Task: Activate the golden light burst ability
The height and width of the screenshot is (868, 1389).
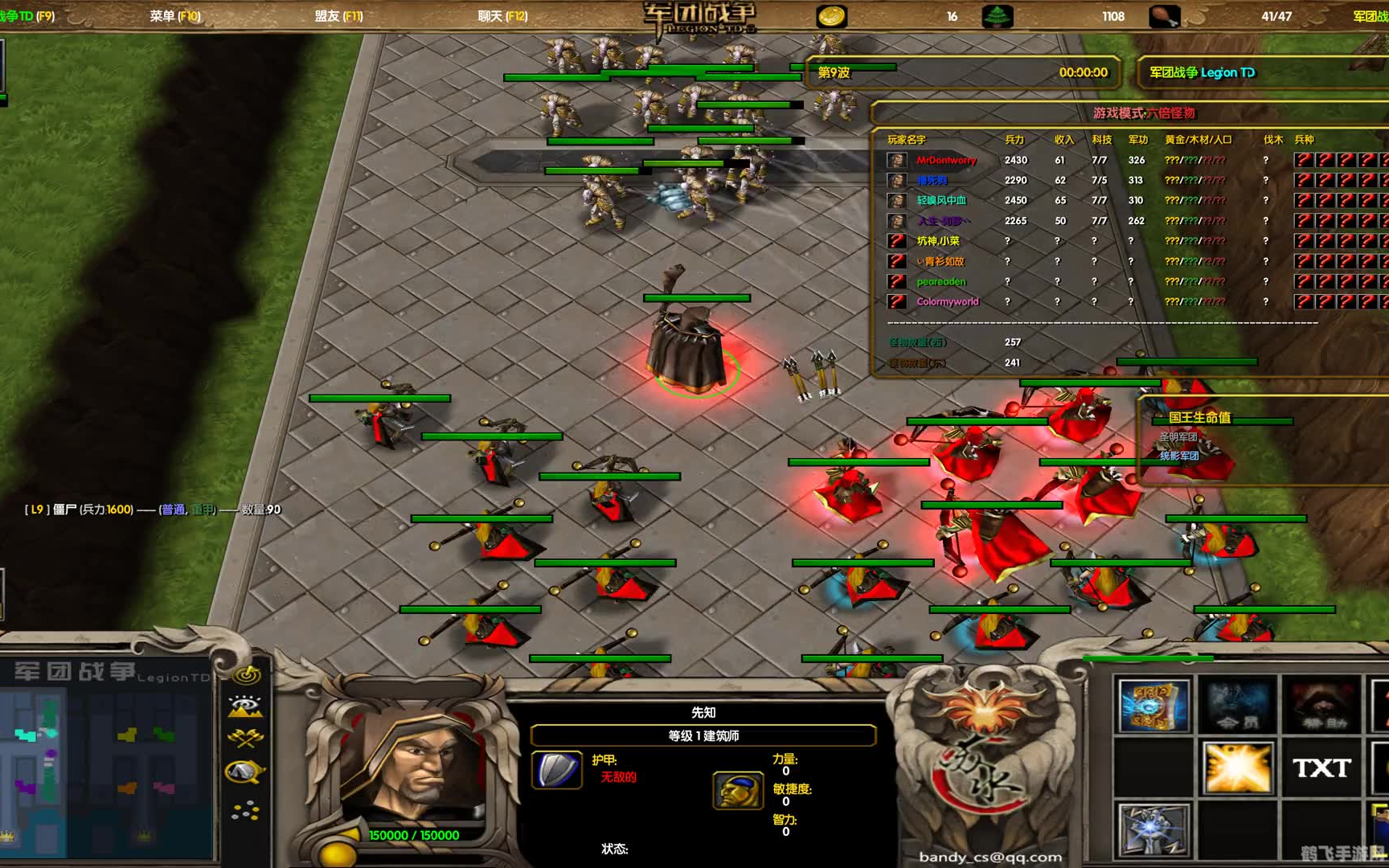Action: 1237,768
